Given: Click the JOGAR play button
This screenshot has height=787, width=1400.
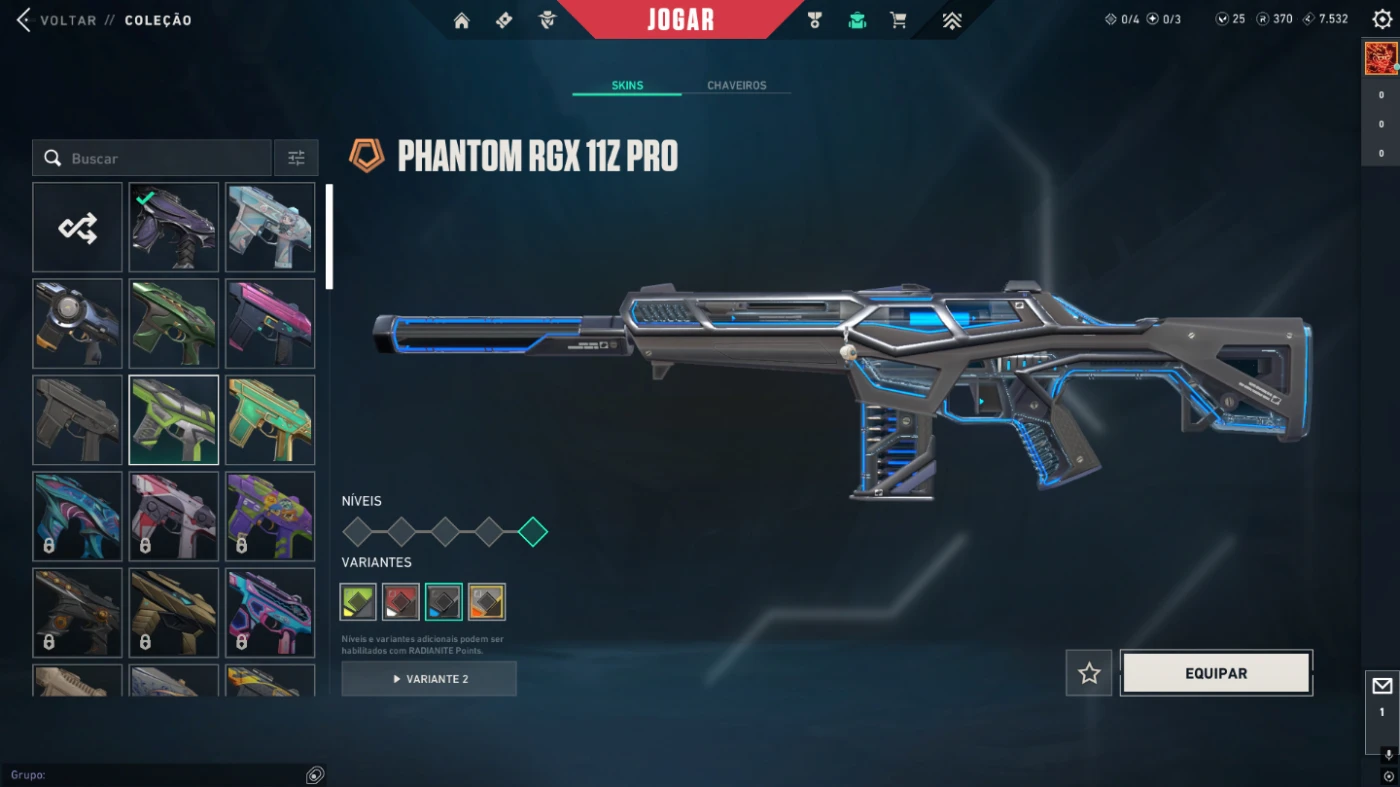Looking at the screenshot, I should [680, 20].
